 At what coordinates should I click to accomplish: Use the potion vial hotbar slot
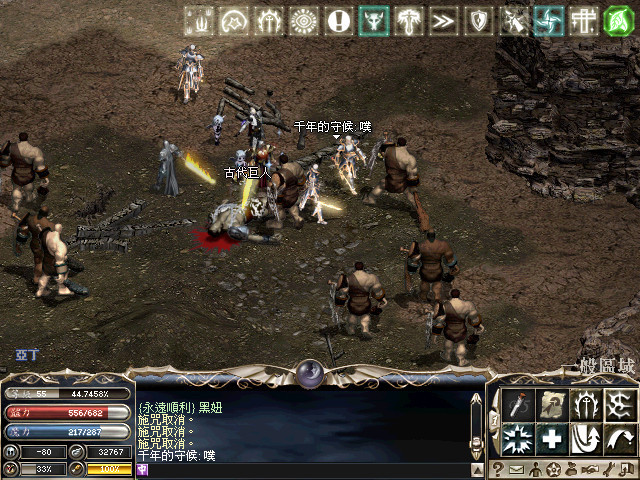519,405
